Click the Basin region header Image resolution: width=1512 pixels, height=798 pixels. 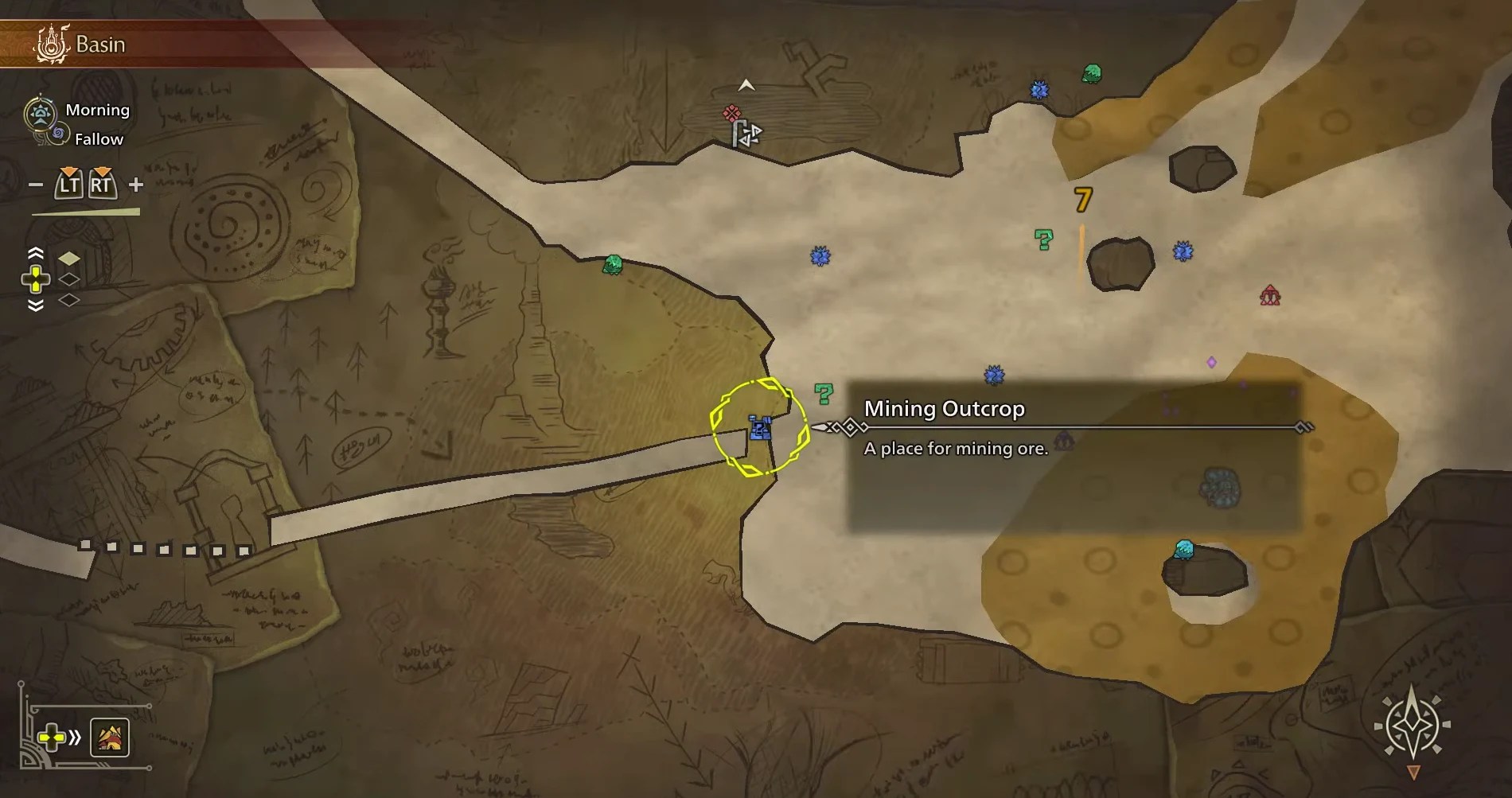(x=100, y=45)
